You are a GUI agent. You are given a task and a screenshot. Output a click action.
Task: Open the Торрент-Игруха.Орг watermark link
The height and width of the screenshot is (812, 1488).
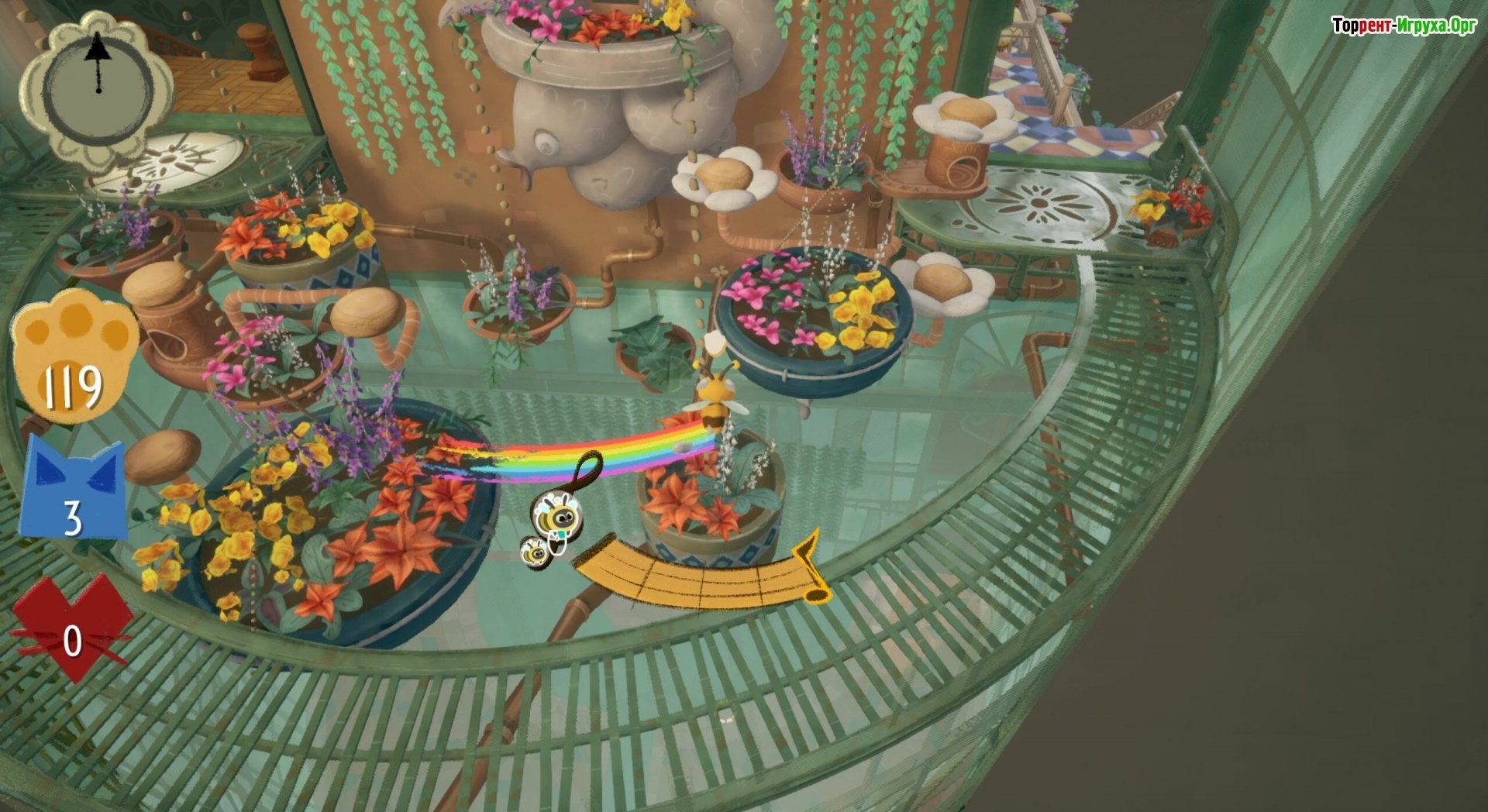pyautogui.click(x=1404, y=26)
